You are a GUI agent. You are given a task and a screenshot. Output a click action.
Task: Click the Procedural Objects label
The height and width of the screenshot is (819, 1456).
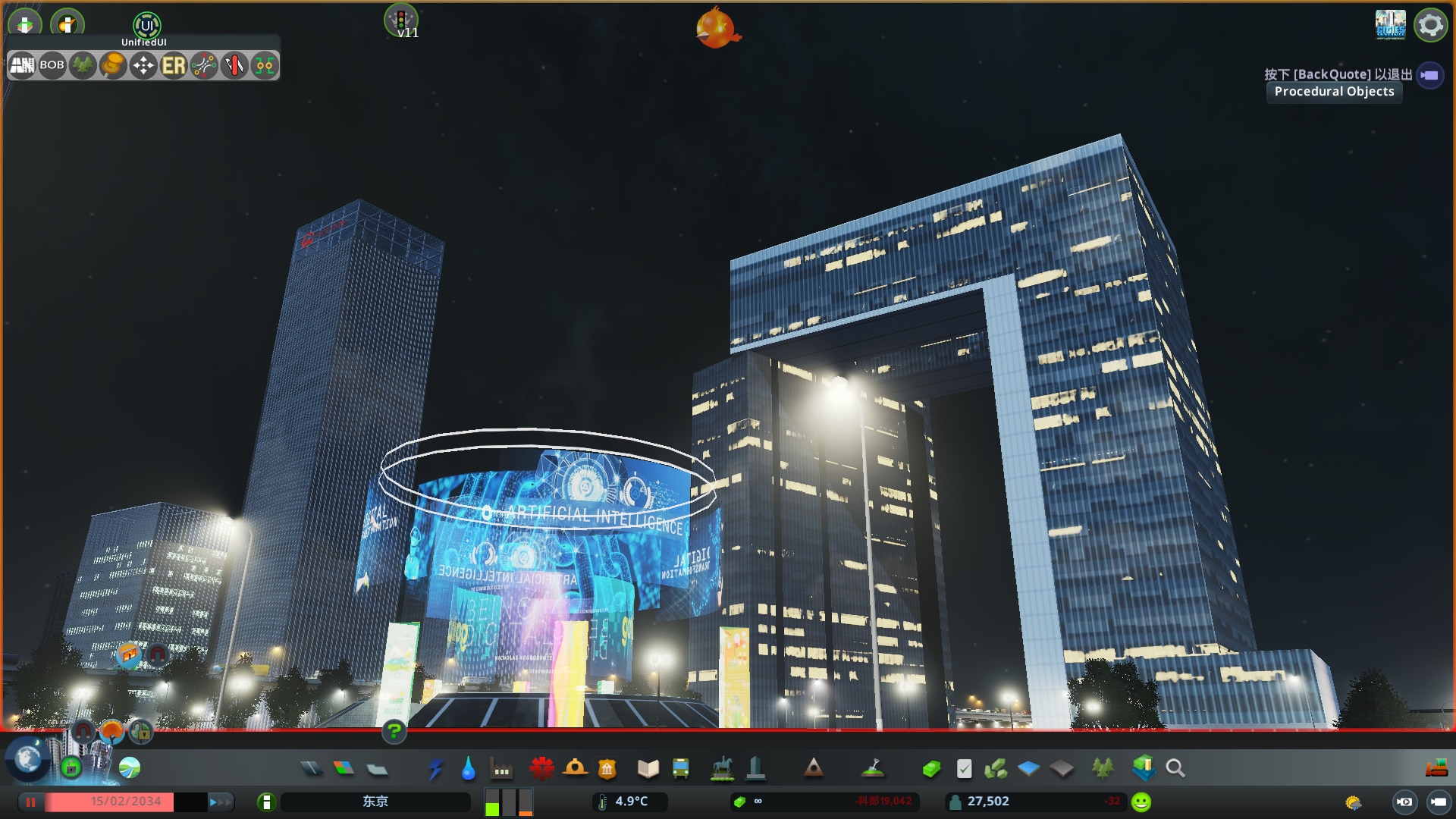[x=1334, y=92]
